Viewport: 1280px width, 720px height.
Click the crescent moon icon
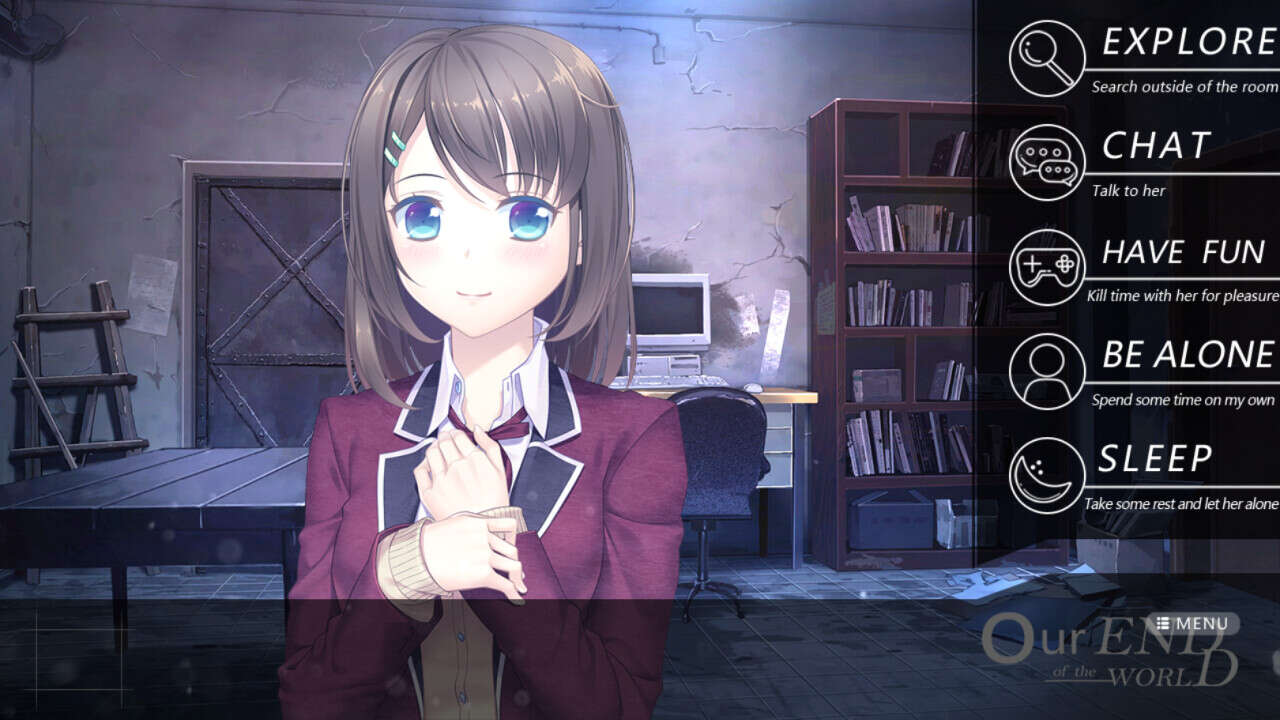[1047, 476]
